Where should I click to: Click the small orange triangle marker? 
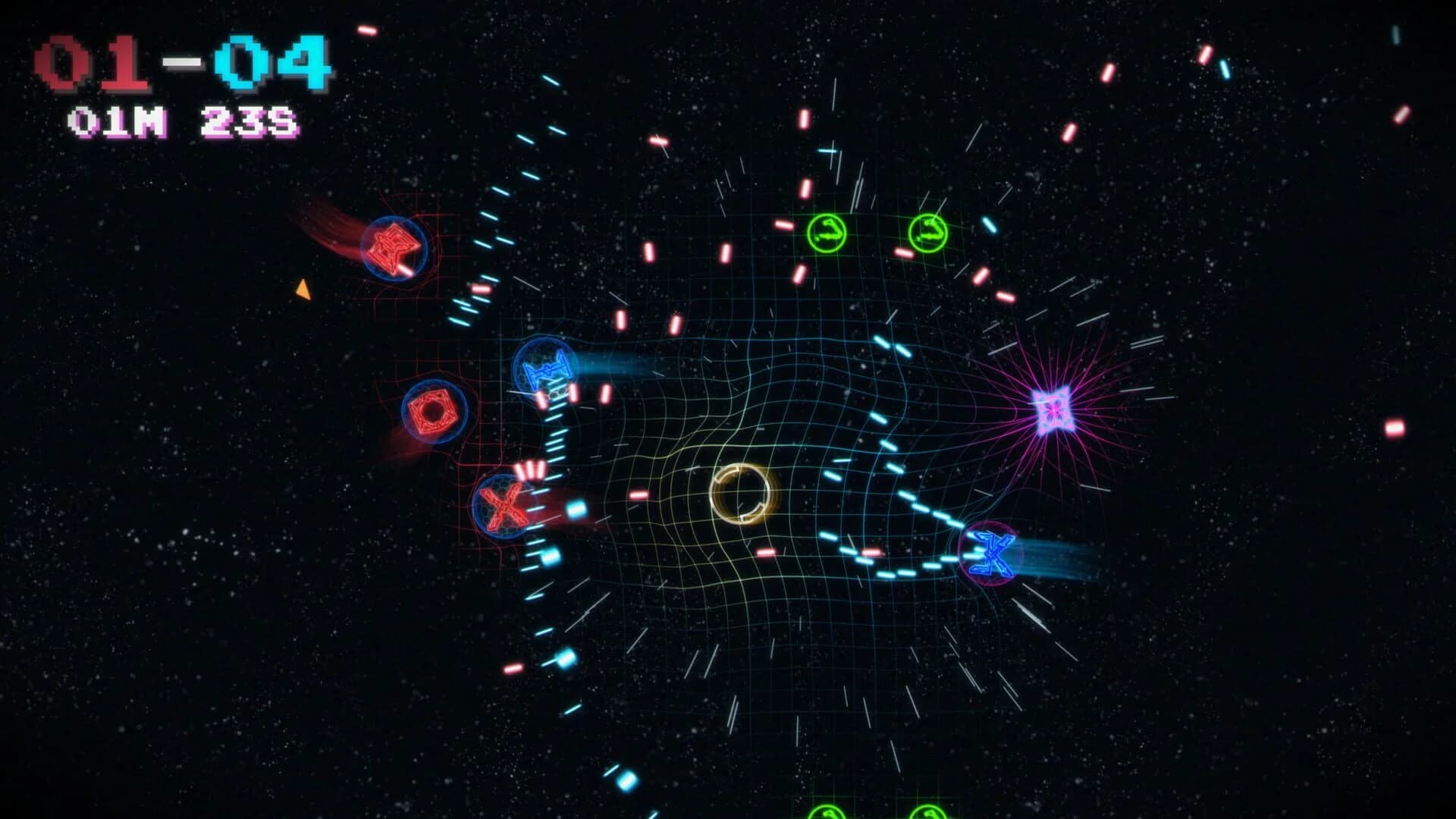click(303, 287)
